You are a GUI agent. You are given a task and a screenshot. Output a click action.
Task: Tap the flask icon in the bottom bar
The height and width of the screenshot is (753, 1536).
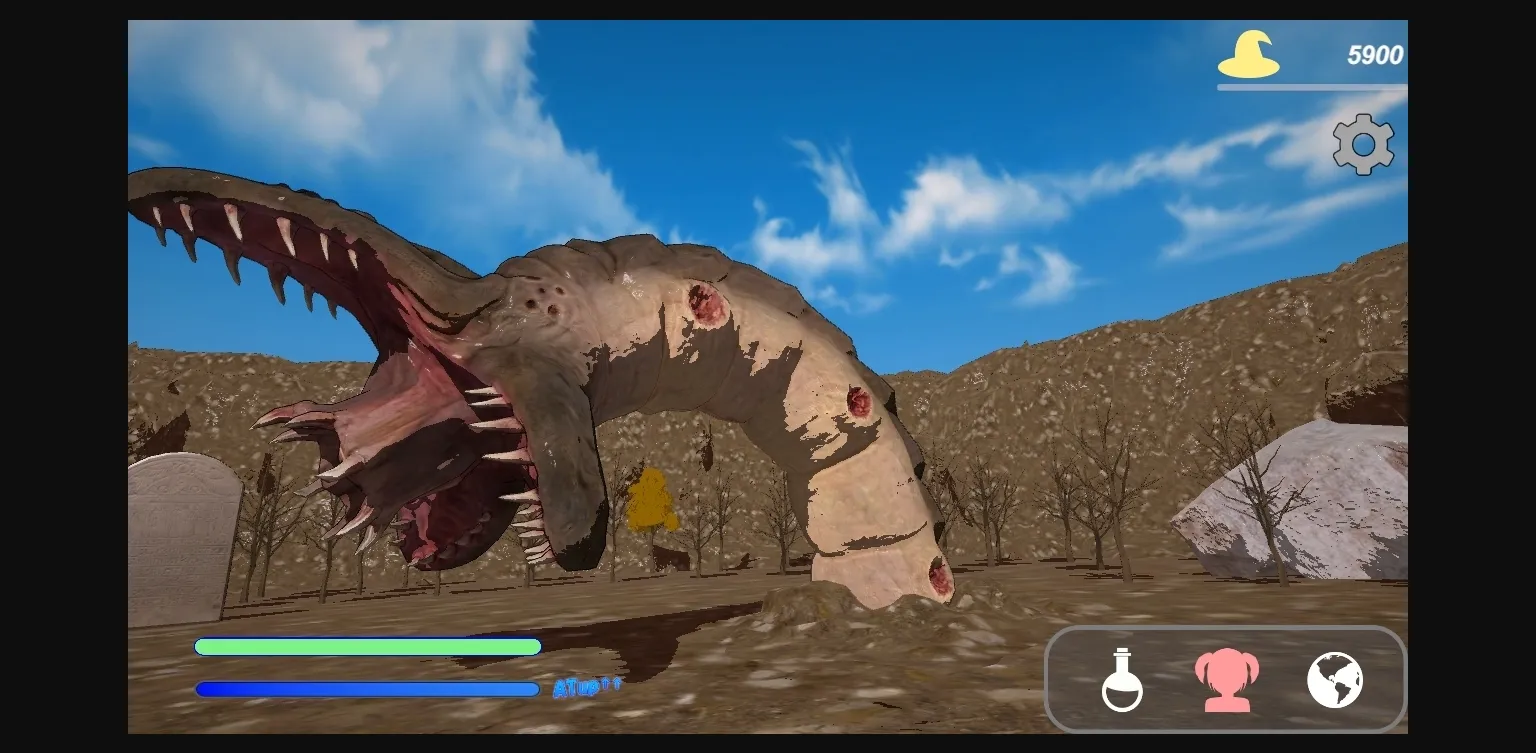coord(1121,679)
